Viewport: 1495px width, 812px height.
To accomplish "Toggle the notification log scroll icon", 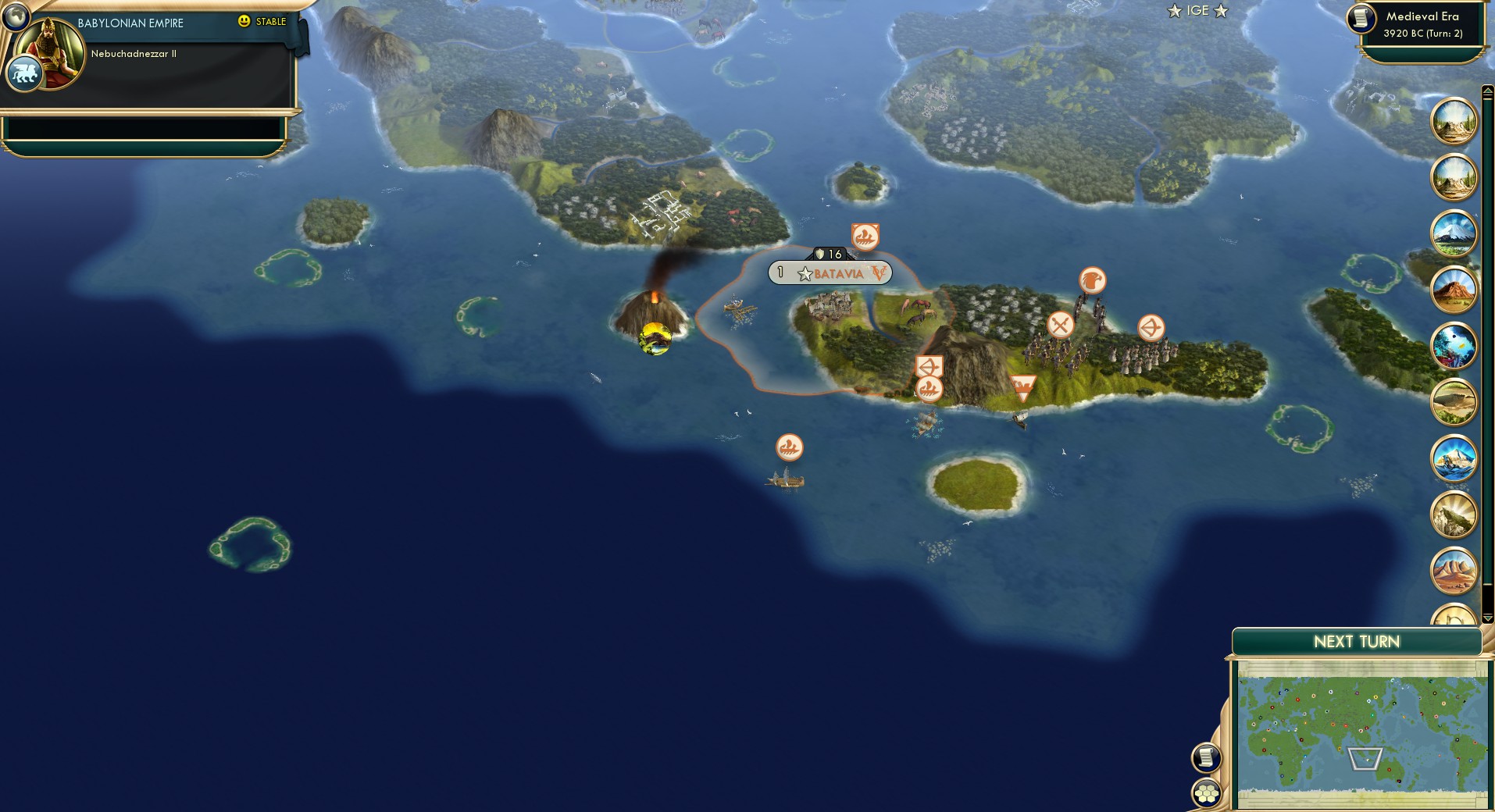I will click(1205, 756).
